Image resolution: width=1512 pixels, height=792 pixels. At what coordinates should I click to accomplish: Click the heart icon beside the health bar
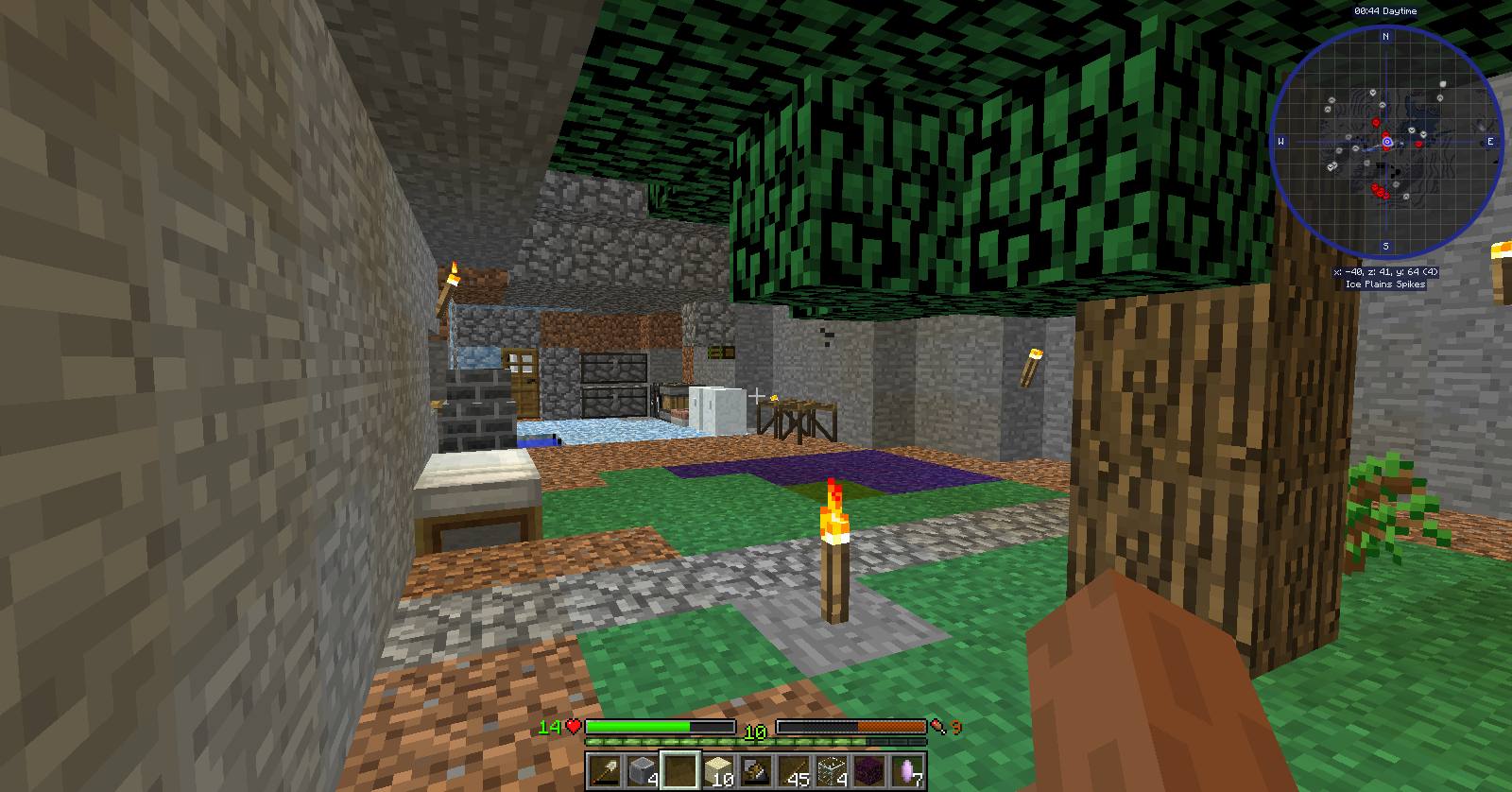pyautogui.click(x=572, y=727)
